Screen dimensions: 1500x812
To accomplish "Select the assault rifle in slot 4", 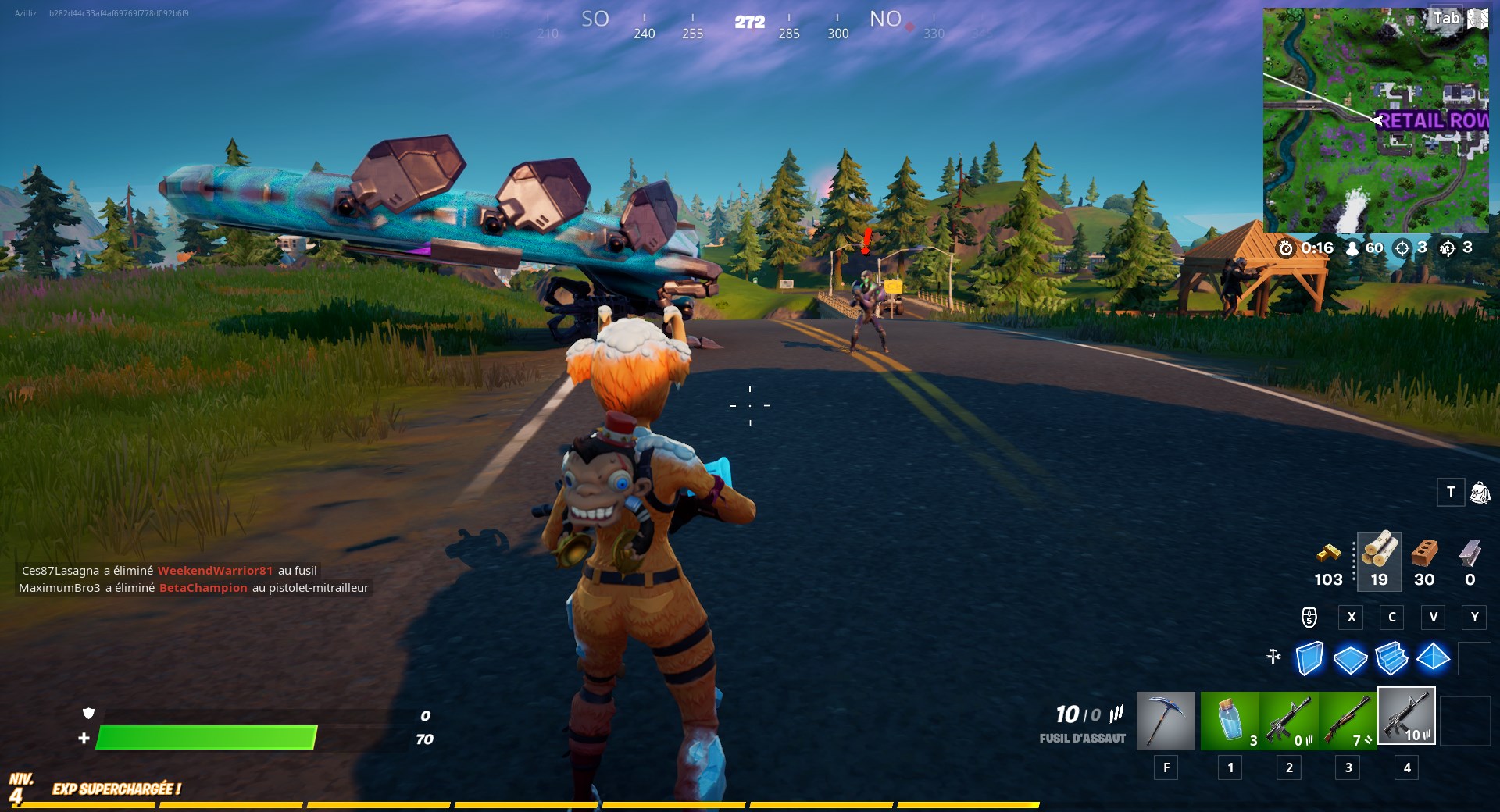I will pyautogui.click(x=1406, y=717).
